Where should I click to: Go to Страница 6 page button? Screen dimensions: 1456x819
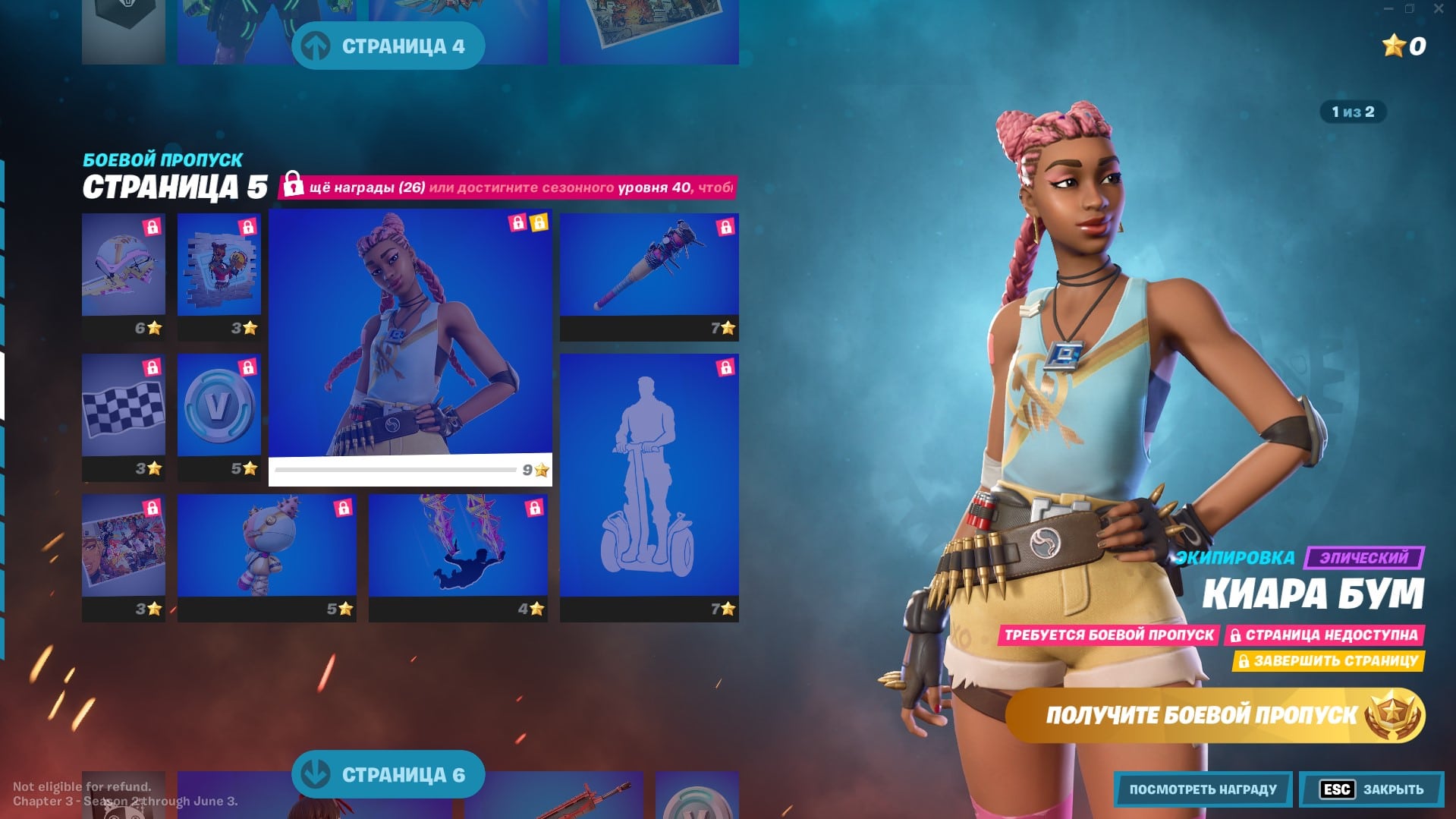coord(388,774)
